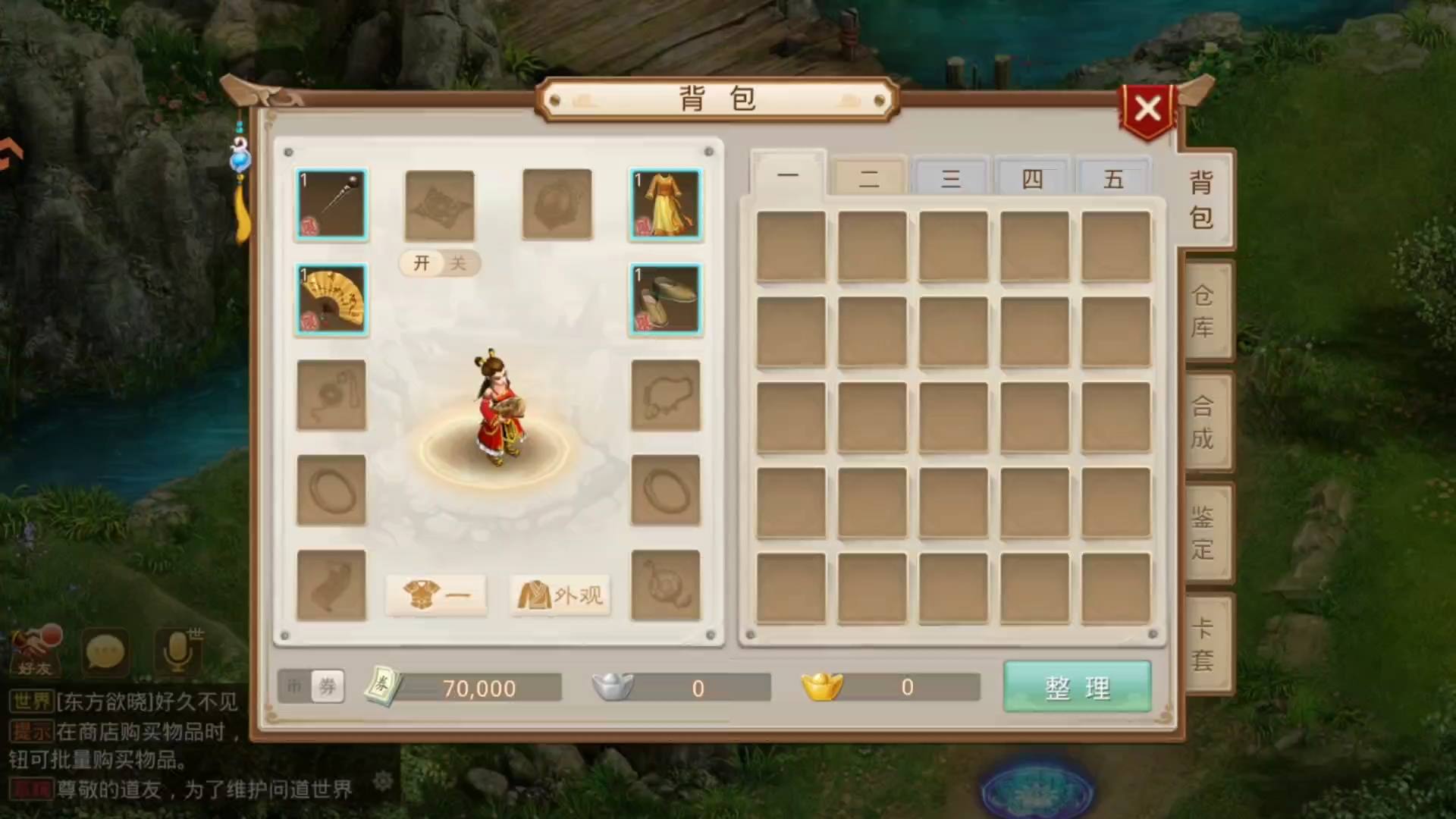This screenshot has width=1456, height=819.
Task: Toggle the 开/关 switch
Action: 440,263
